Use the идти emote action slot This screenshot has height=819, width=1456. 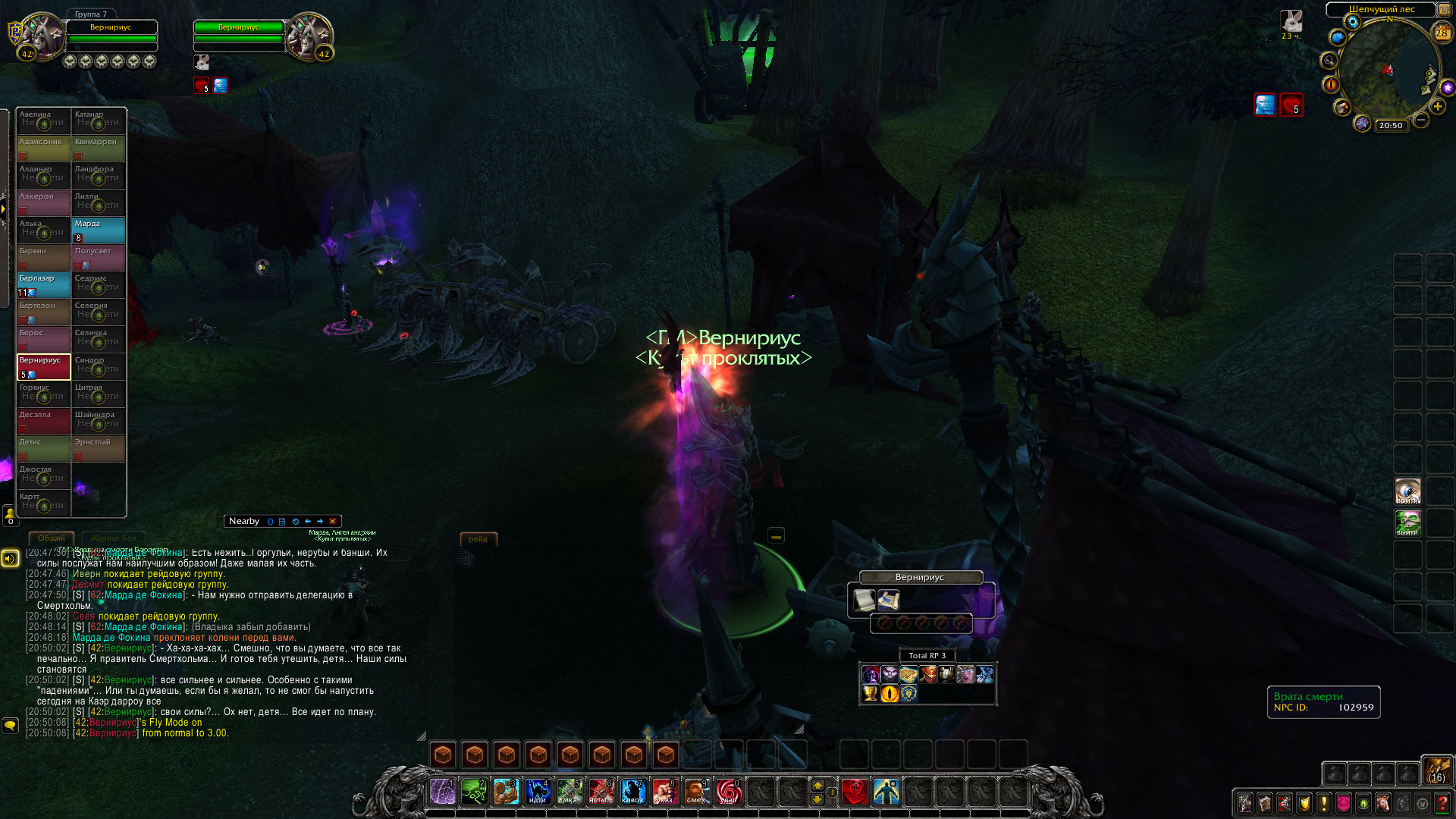pyautogui.click(x=538, y=792)
